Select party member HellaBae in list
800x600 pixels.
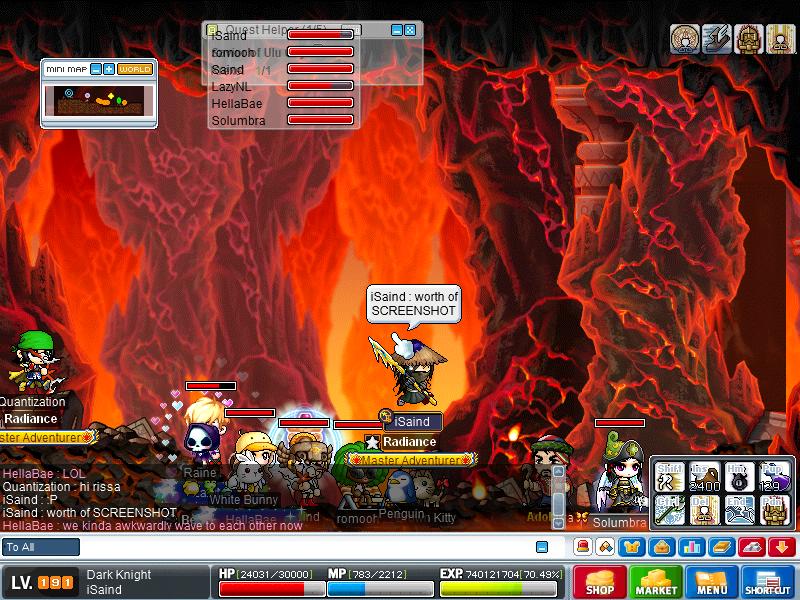point(231,103)
